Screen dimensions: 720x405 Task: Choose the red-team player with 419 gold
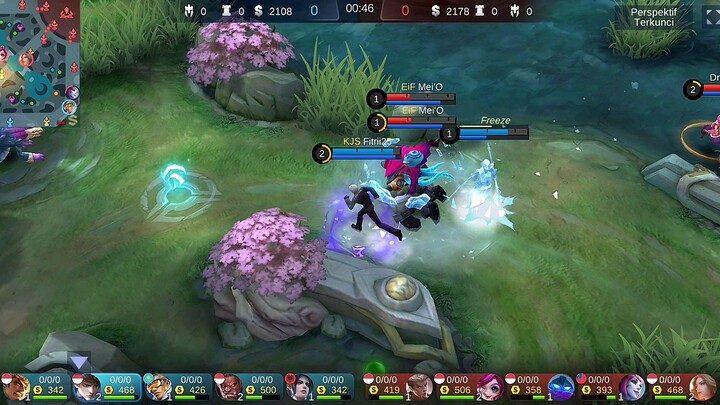(419, 386)
